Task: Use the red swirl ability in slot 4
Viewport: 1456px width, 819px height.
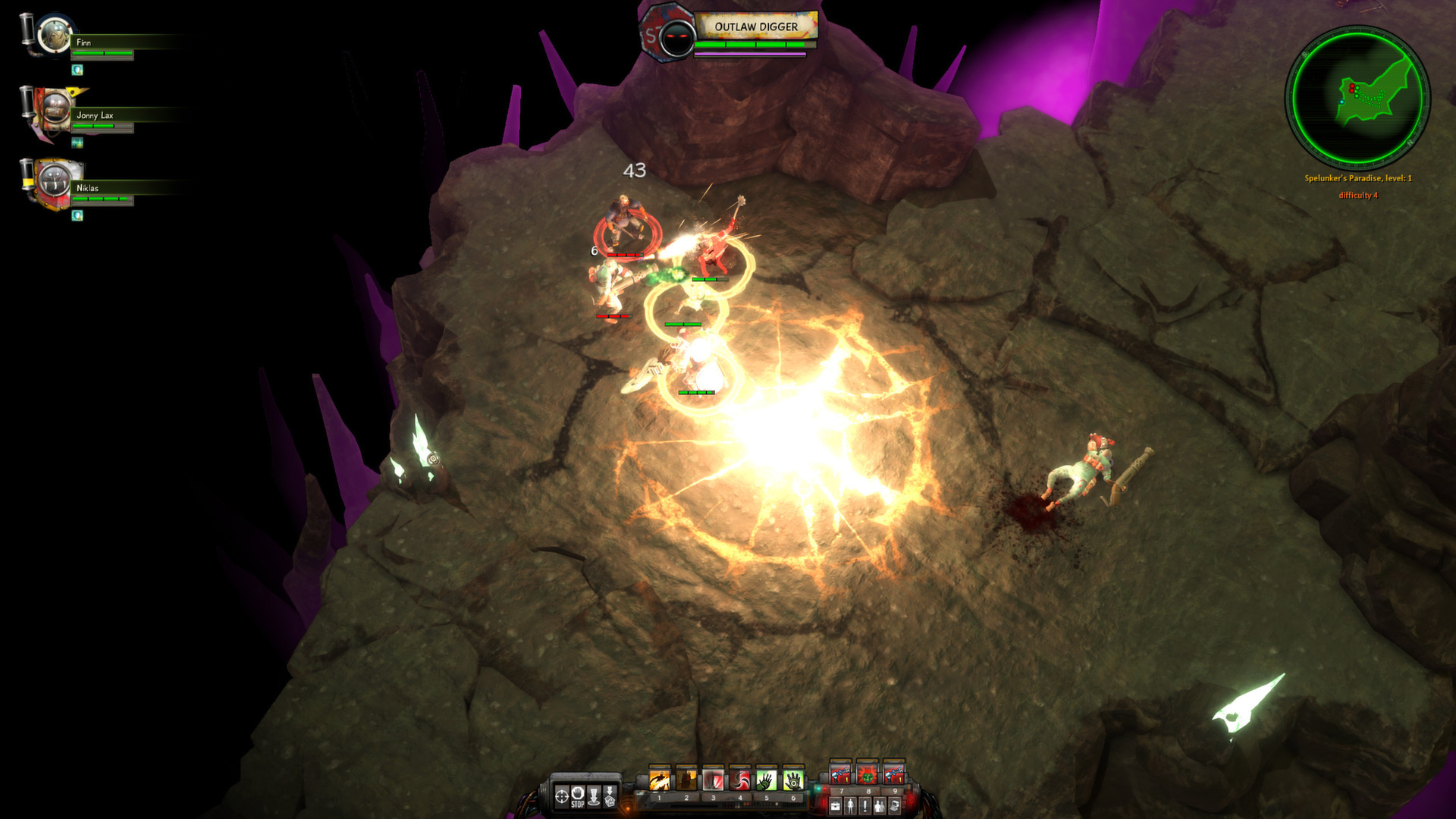Action: [739, 780]
